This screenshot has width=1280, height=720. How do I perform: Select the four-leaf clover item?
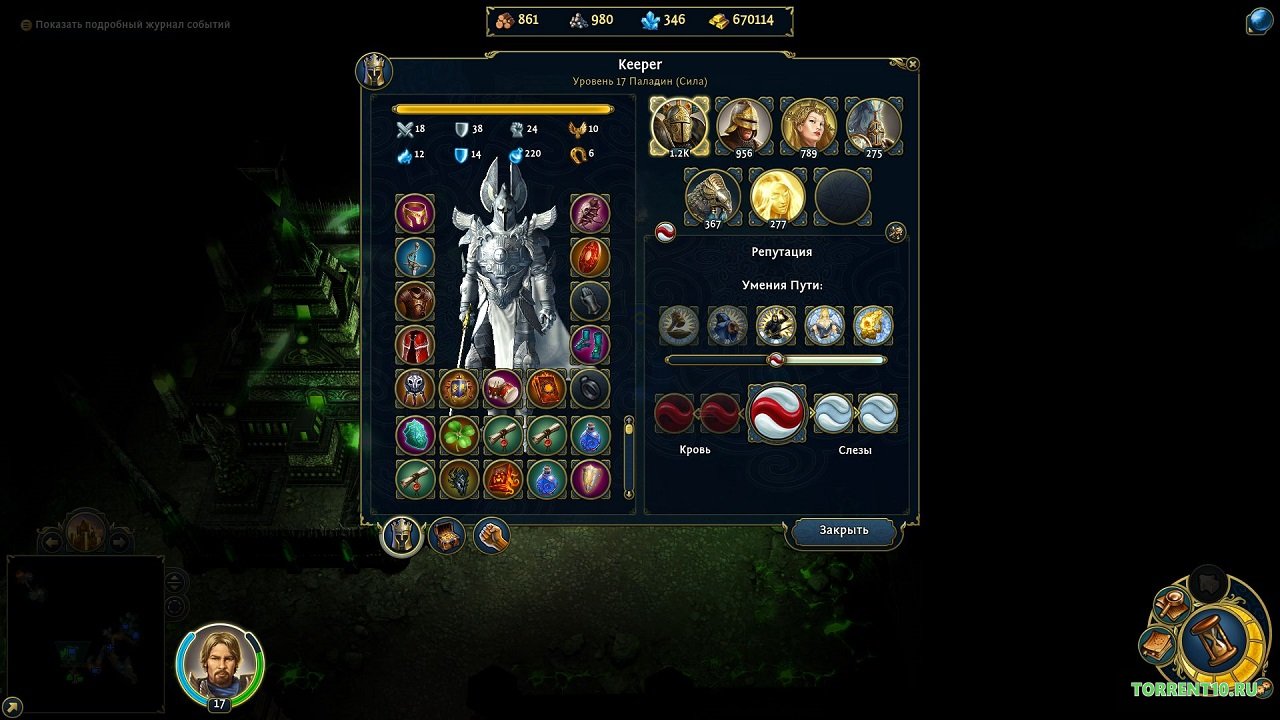pyautogui.click(x=458, y=435)
